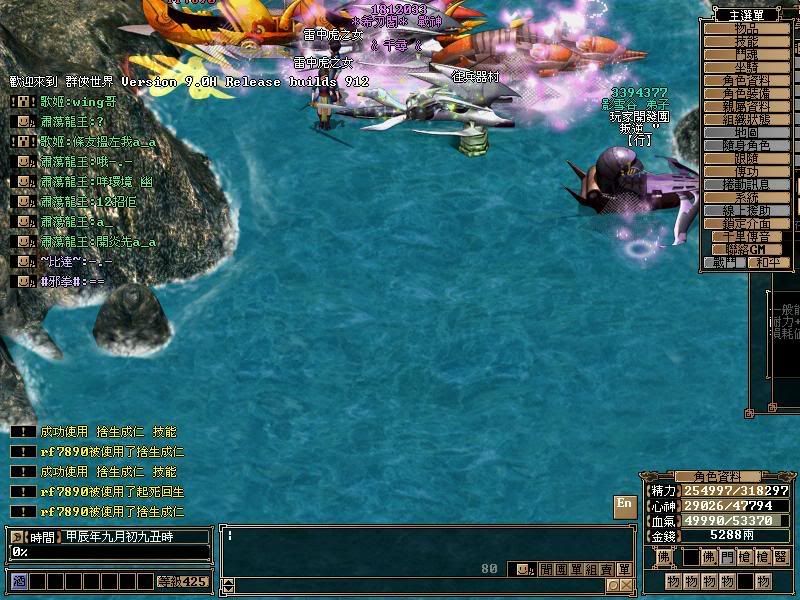
Task: Open the 物品 items menu entry
Action: [x=746, y=29]
